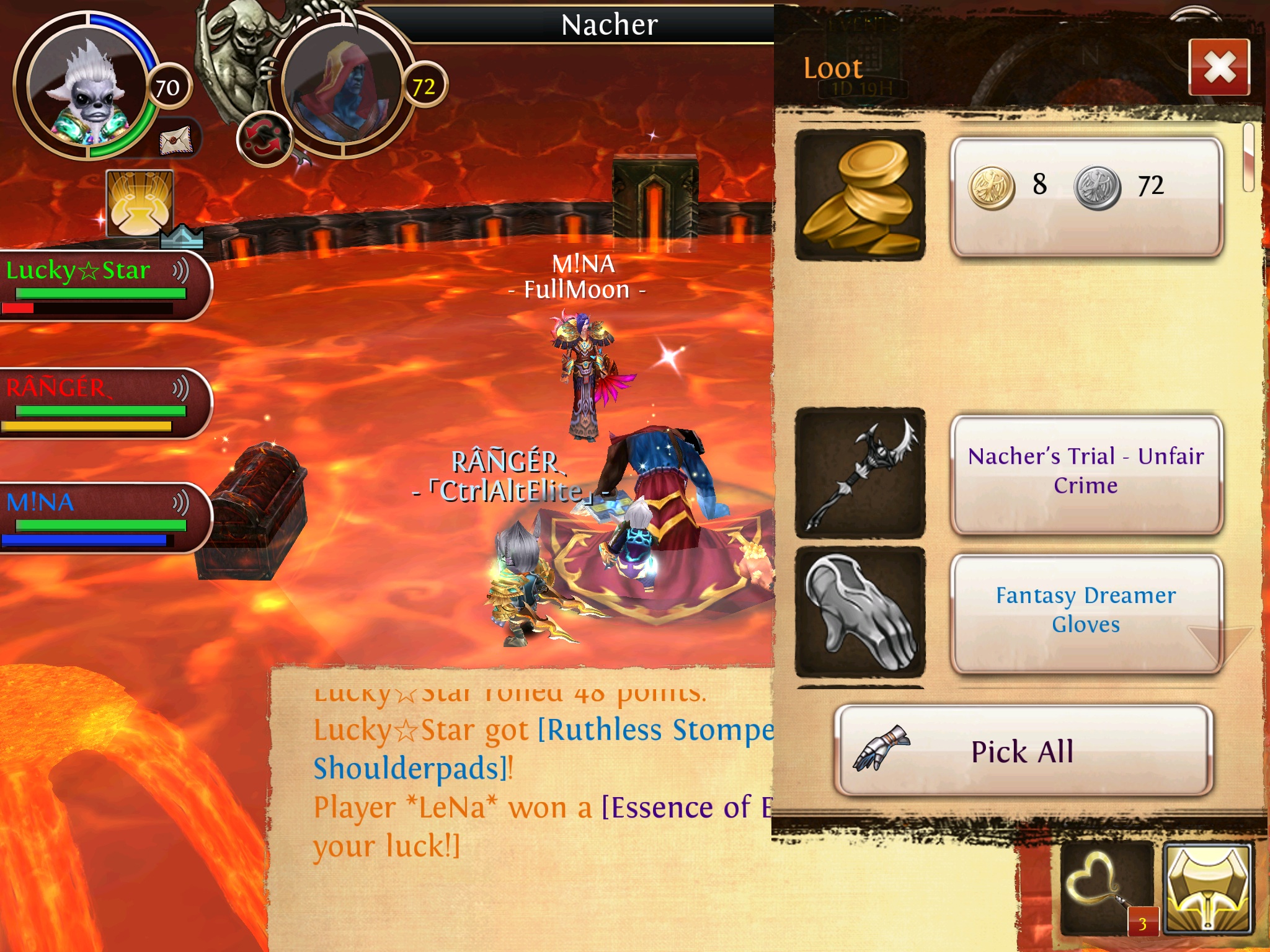Tap the gold coin pile icon
Screen dimensions: 1270x952
[x=860, y=196]
